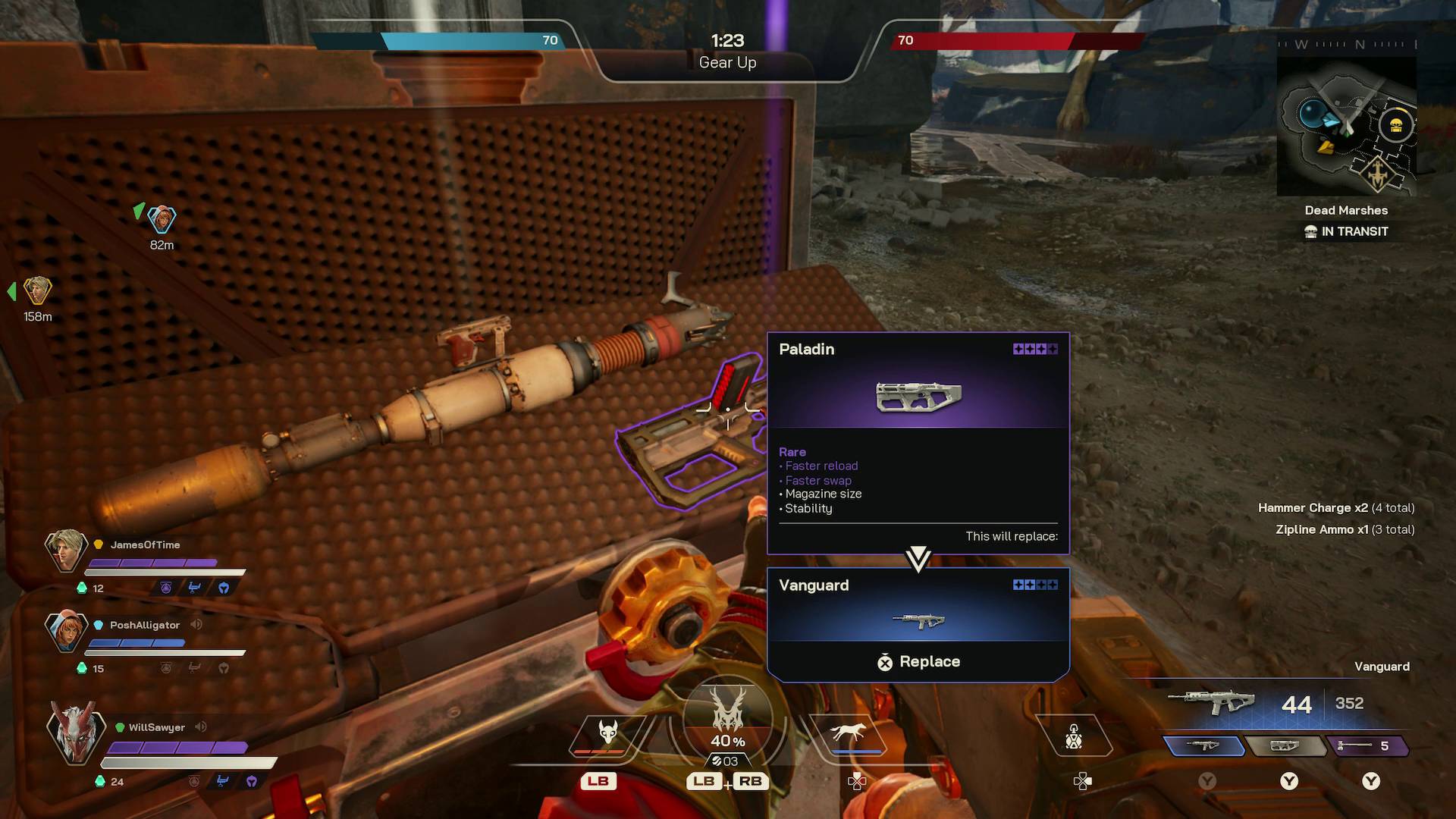Expand the Vanguard star rating row
This screenshot has width=1456, height=819.
click(x=1034, y=585)
